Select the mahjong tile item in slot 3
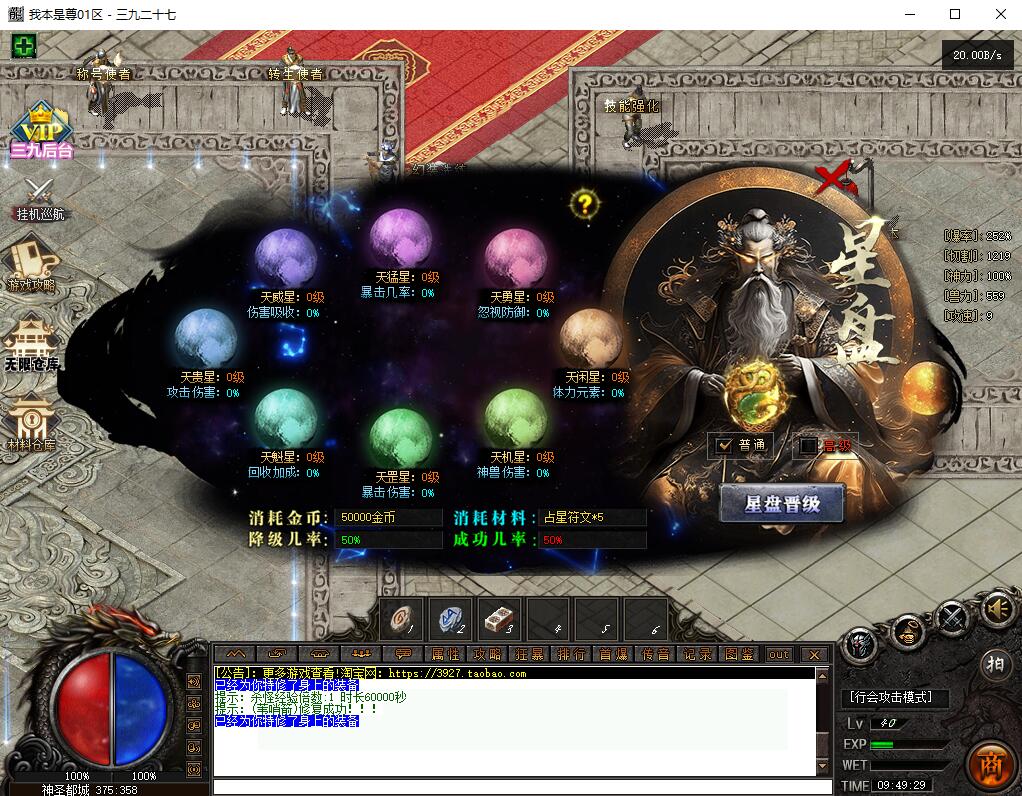Viewport: 1022px width, 796px height. [498, 620]
